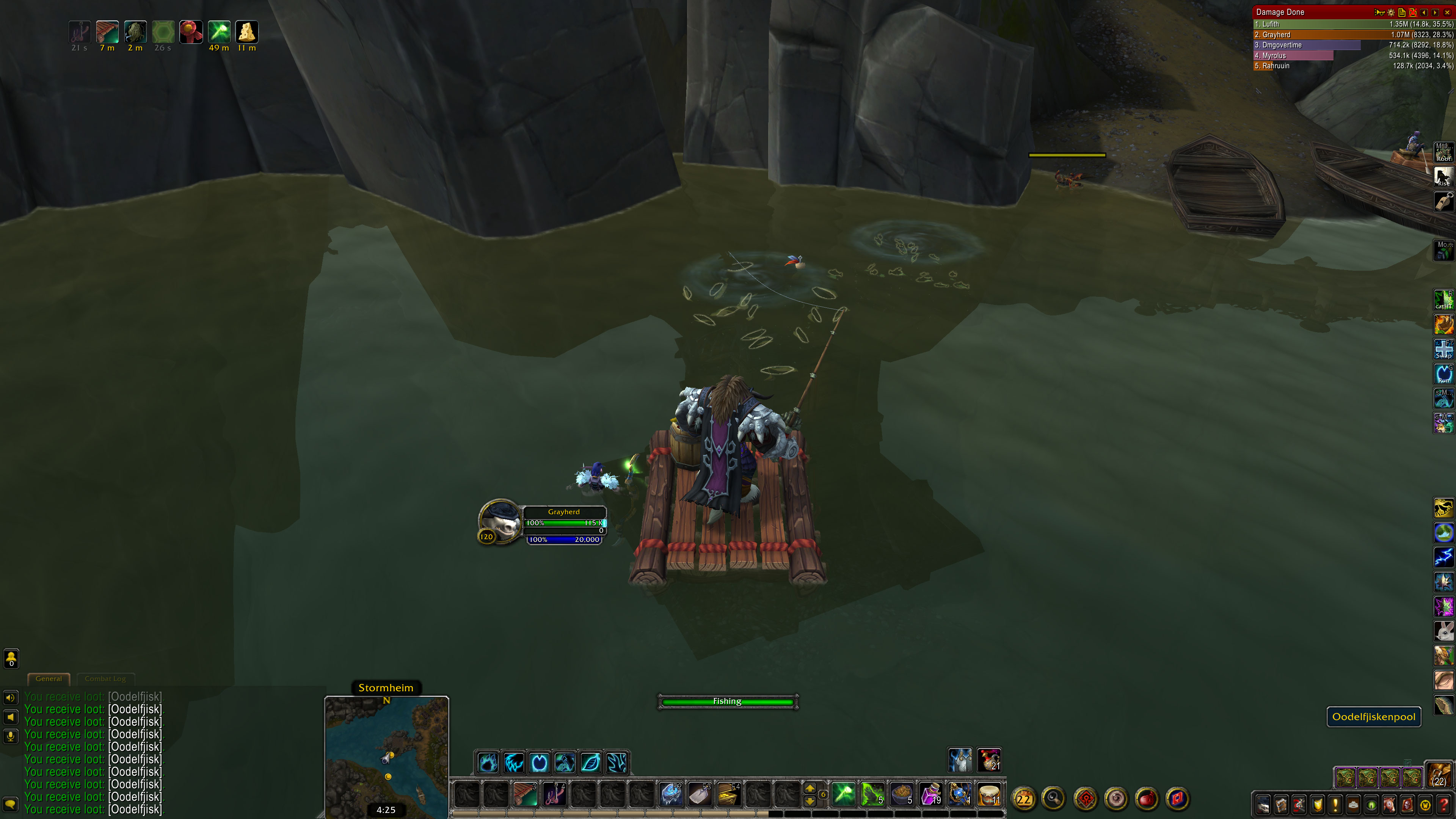This screenshot has width=1456, height=819.
Task: Use the wooden raft action slot
Action: [525, 795]
